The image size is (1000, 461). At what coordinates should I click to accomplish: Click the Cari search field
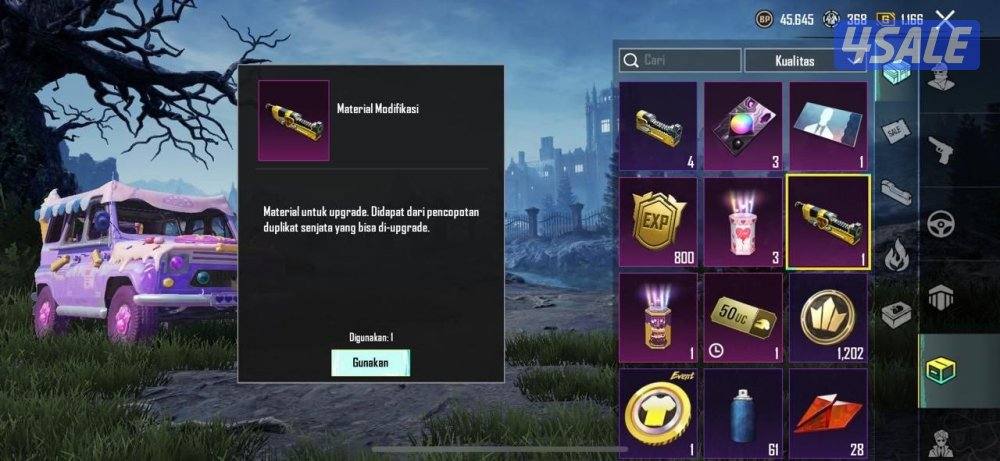click(680, 60)
